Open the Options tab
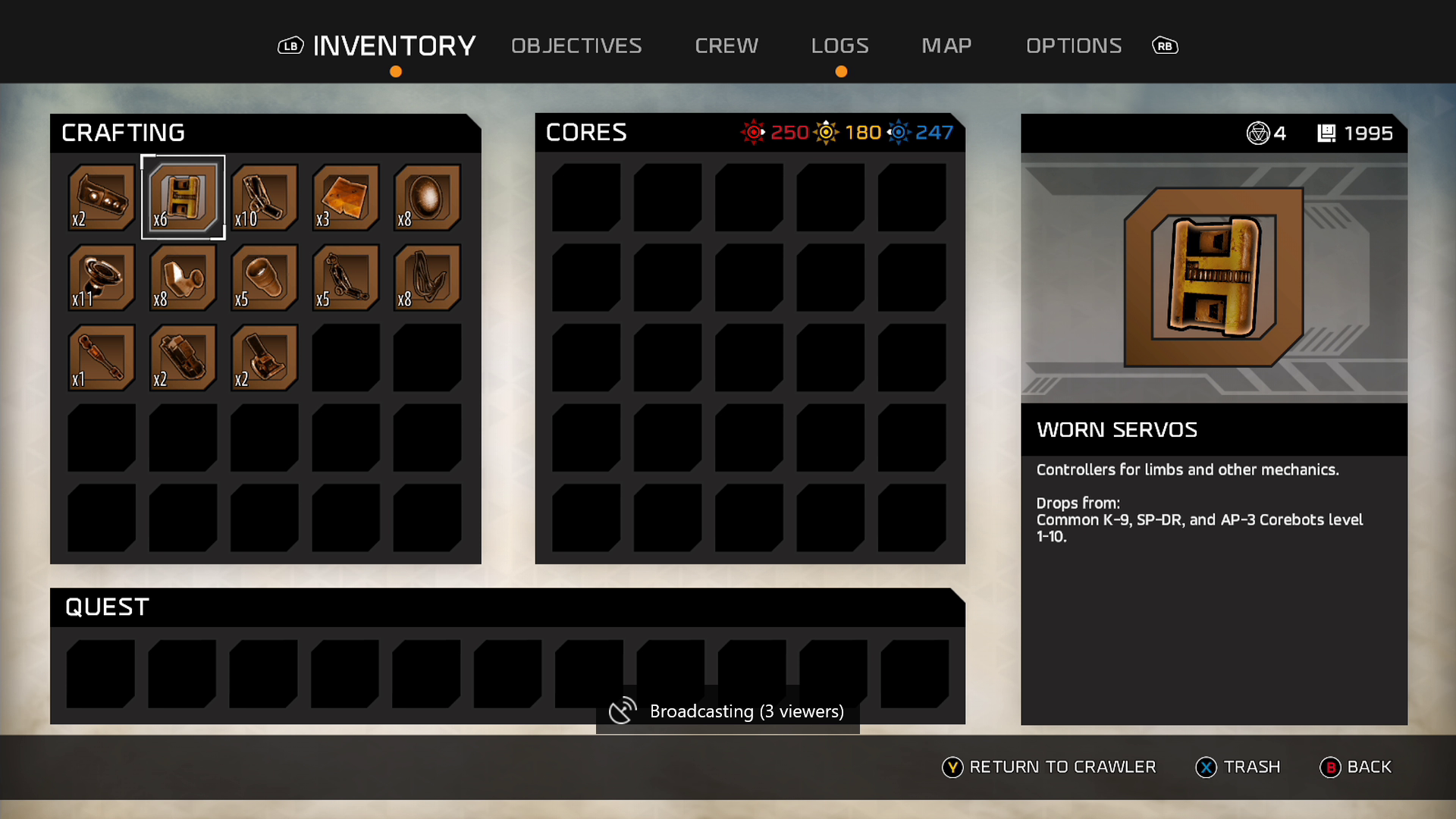1456x819 pixels. click(x=1074, y=45)
